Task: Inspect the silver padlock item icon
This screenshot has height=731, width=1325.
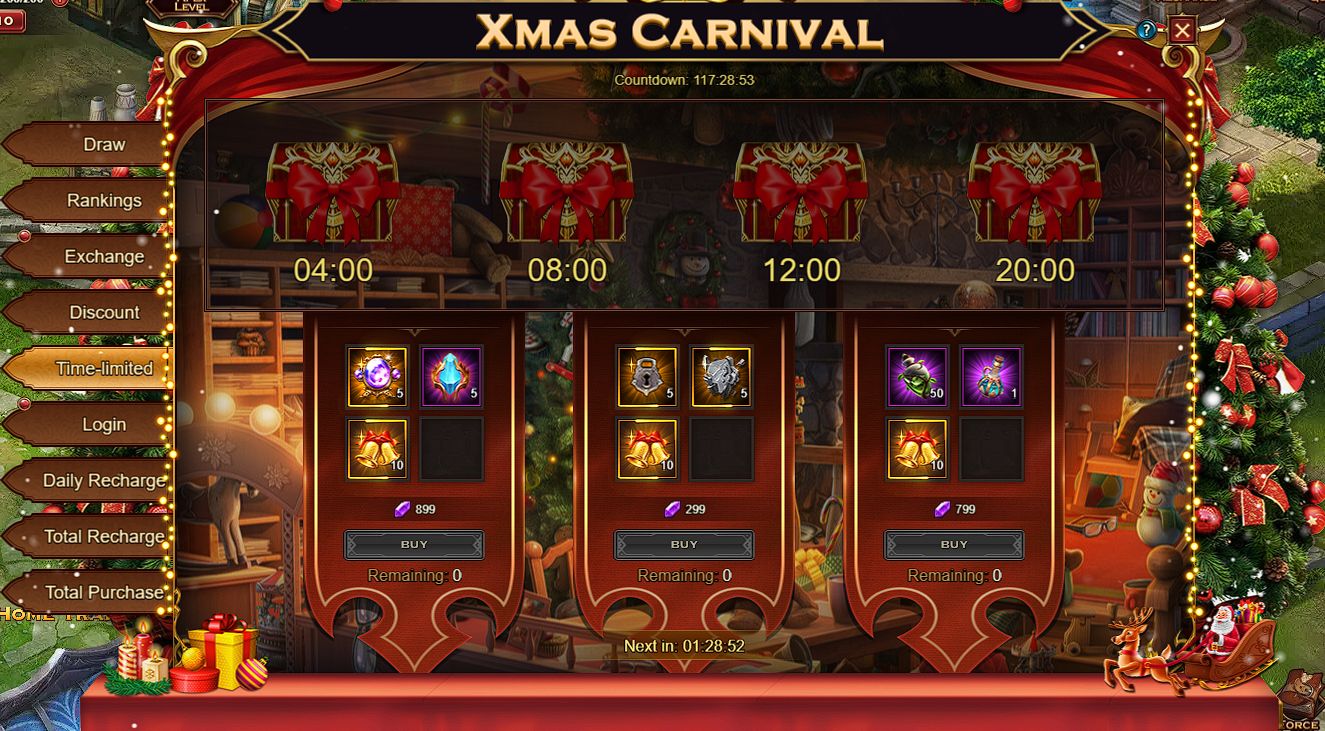Action: (x=647, y=376)
